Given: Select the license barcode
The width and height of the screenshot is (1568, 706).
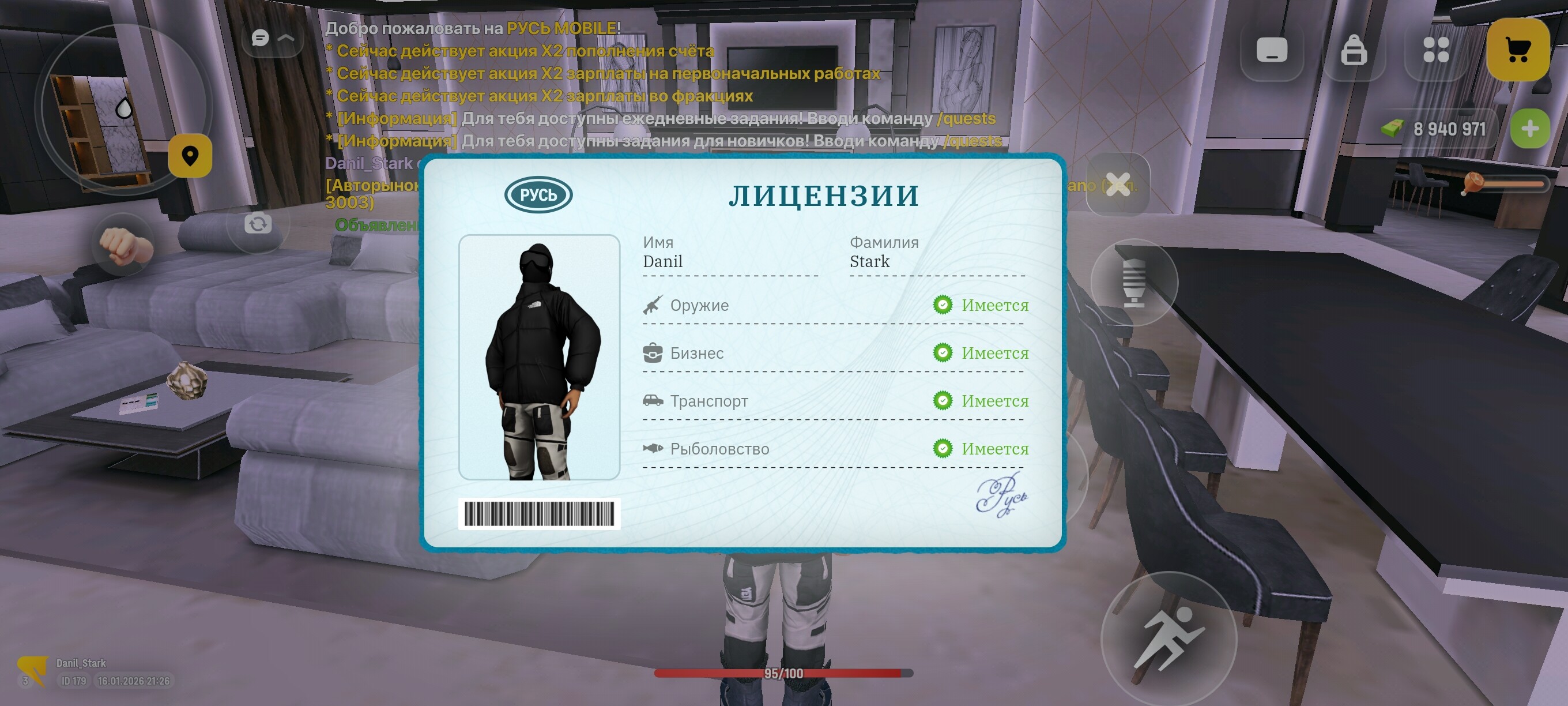Looking at the screenshot, I should tap(538, 513).
